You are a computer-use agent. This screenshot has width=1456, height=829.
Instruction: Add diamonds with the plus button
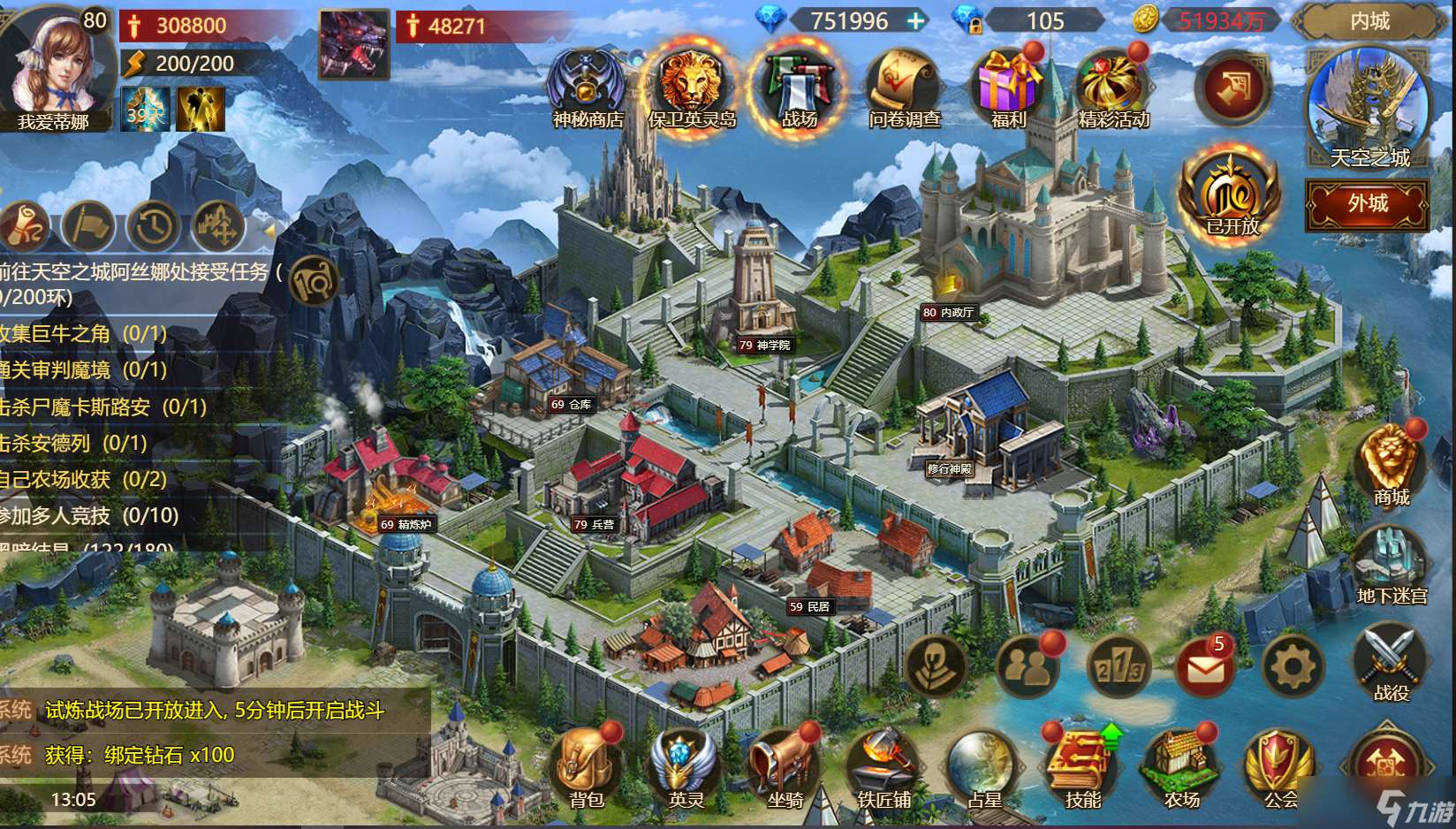917,20
